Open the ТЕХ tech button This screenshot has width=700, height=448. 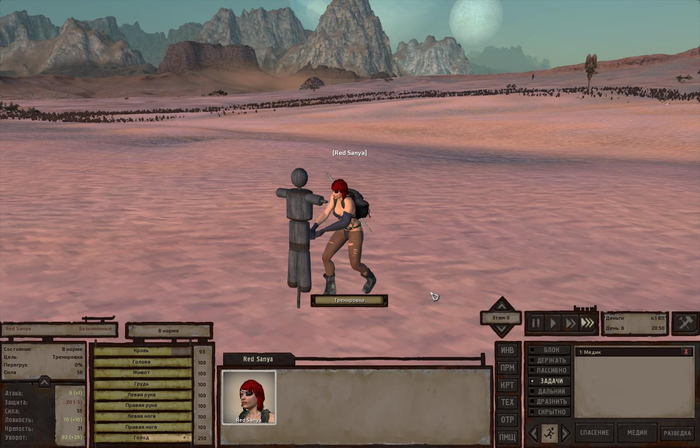[x=508, y=402]
